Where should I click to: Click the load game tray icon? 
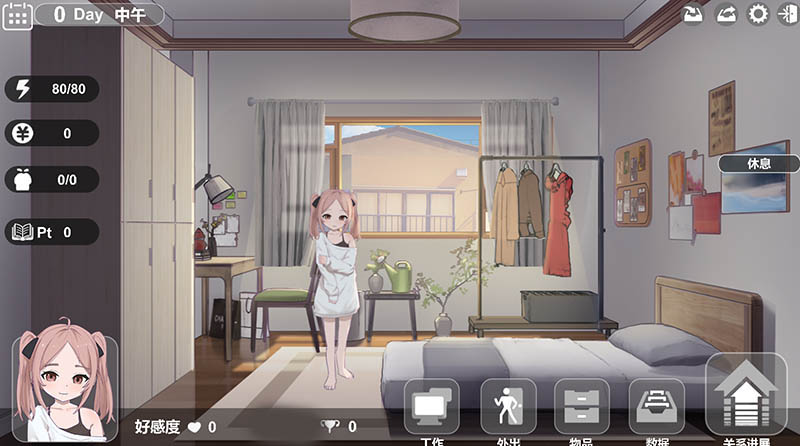(727, 14)
